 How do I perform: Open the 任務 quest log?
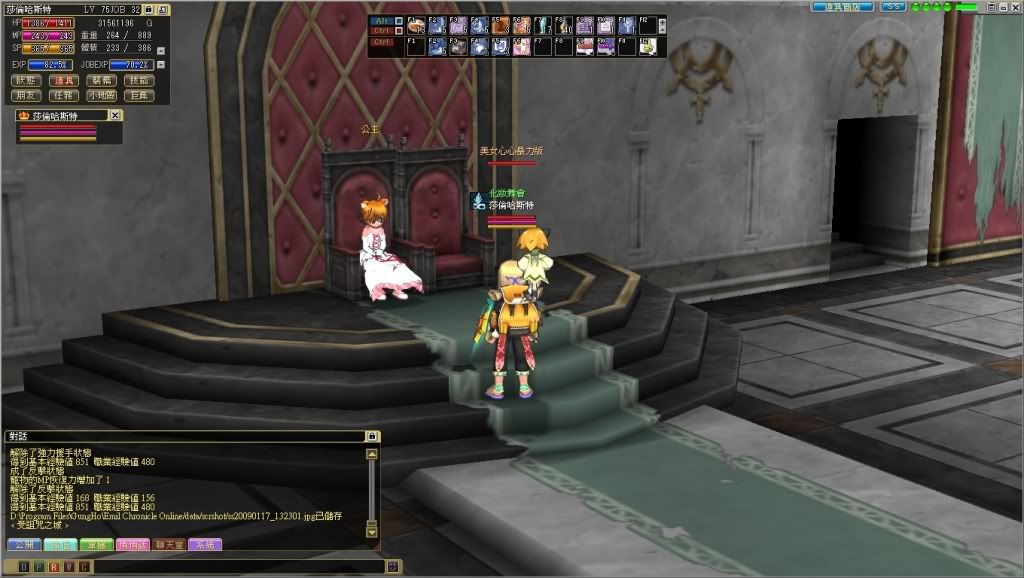pyautogui.click(x=64, y=95)
